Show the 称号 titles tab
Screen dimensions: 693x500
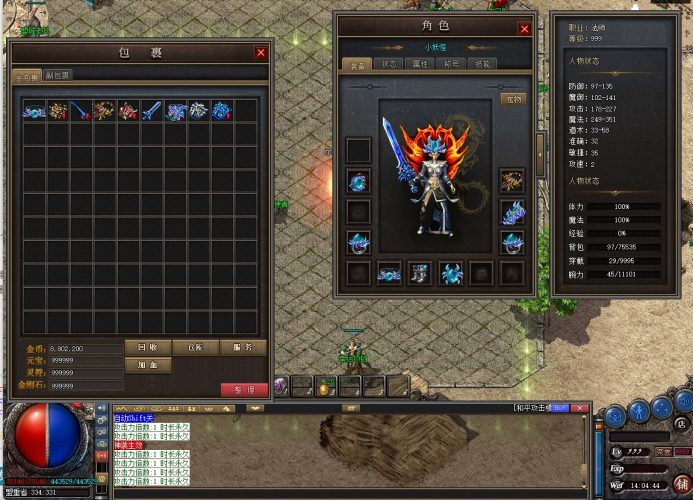(452, 63)
